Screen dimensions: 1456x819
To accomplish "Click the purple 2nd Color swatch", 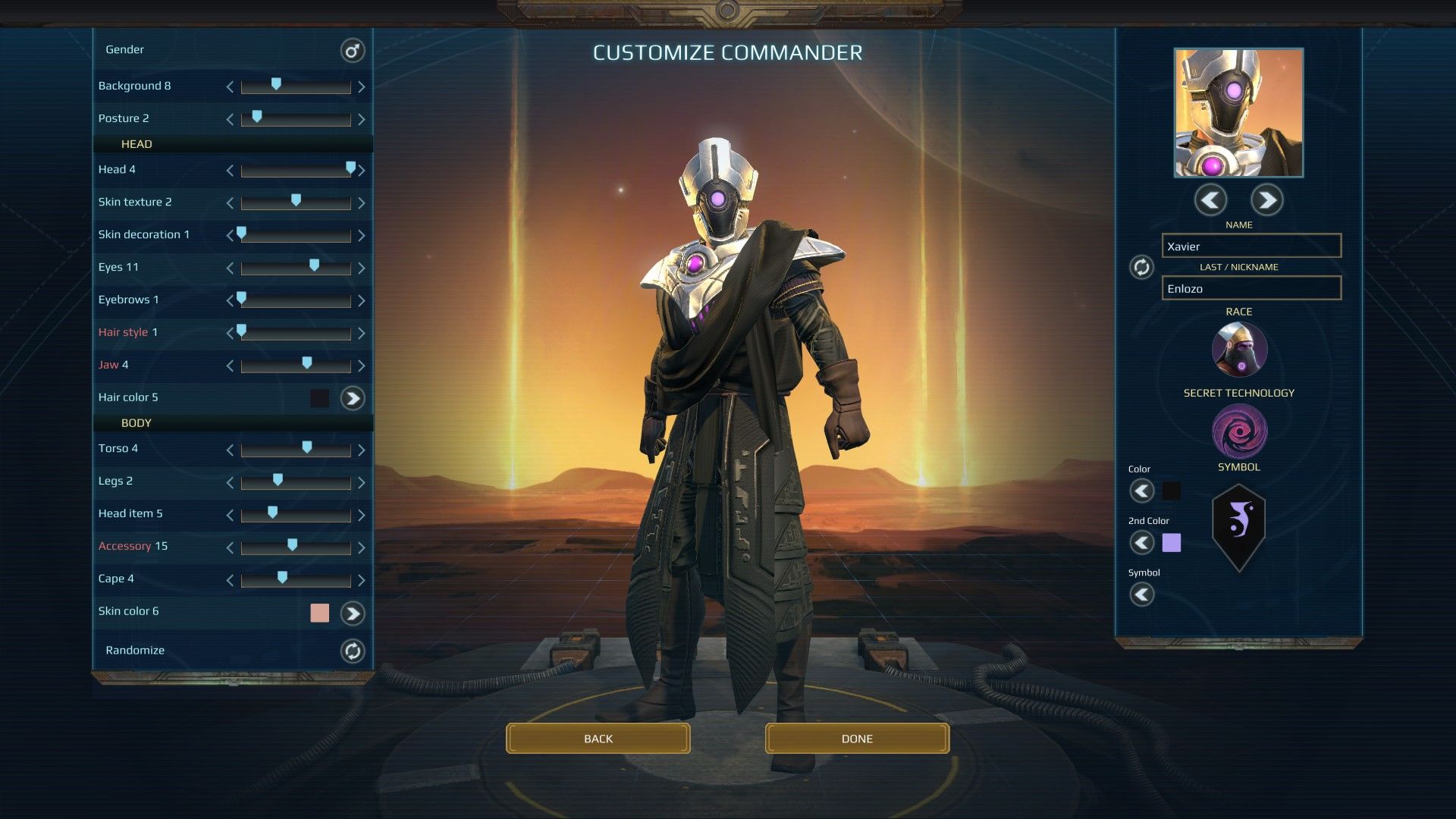I will (x=1171, y=542).
